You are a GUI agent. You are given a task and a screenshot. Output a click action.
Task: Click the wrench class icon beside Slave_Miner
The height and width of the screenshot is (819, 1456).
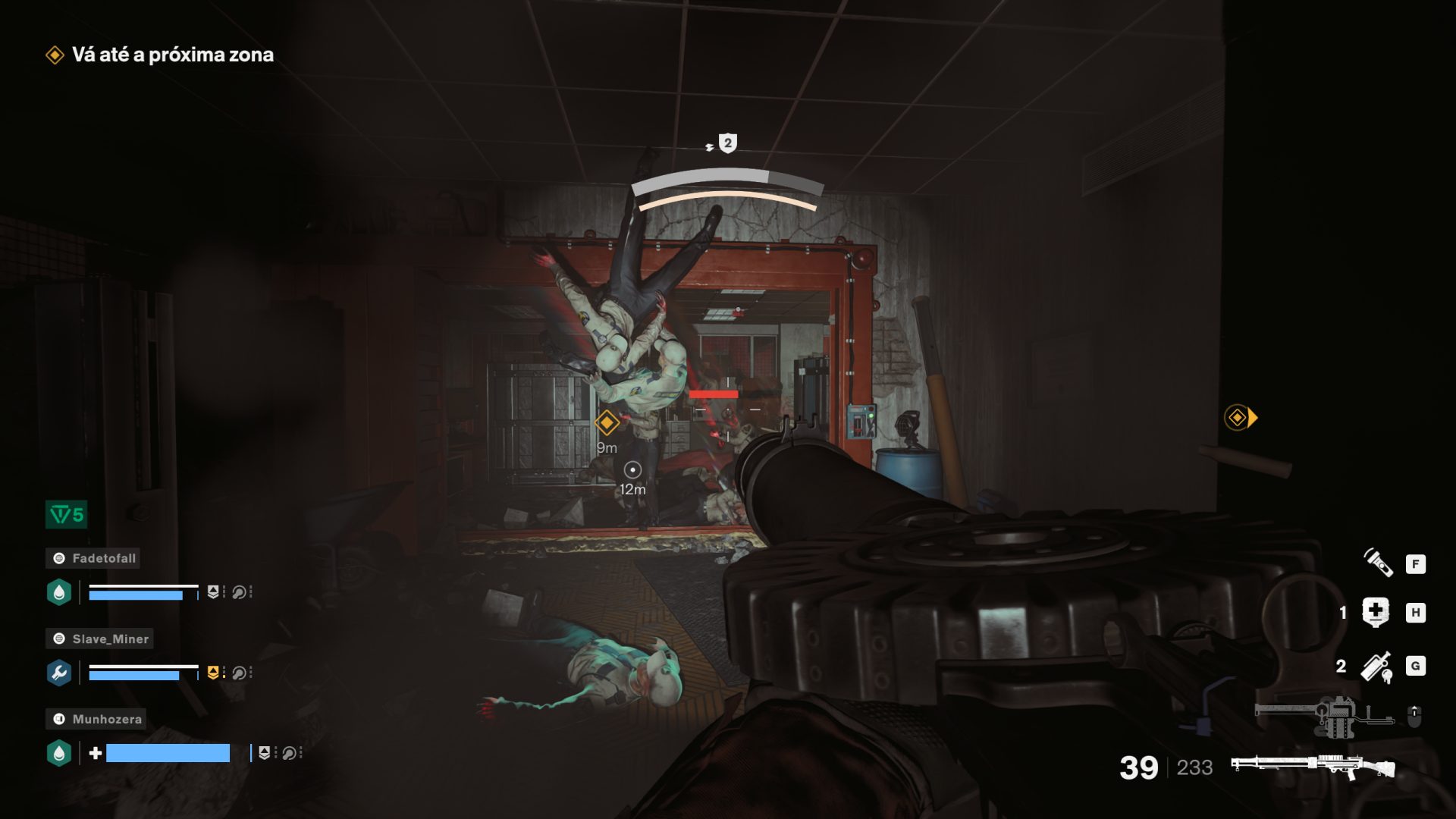[59, 673]
